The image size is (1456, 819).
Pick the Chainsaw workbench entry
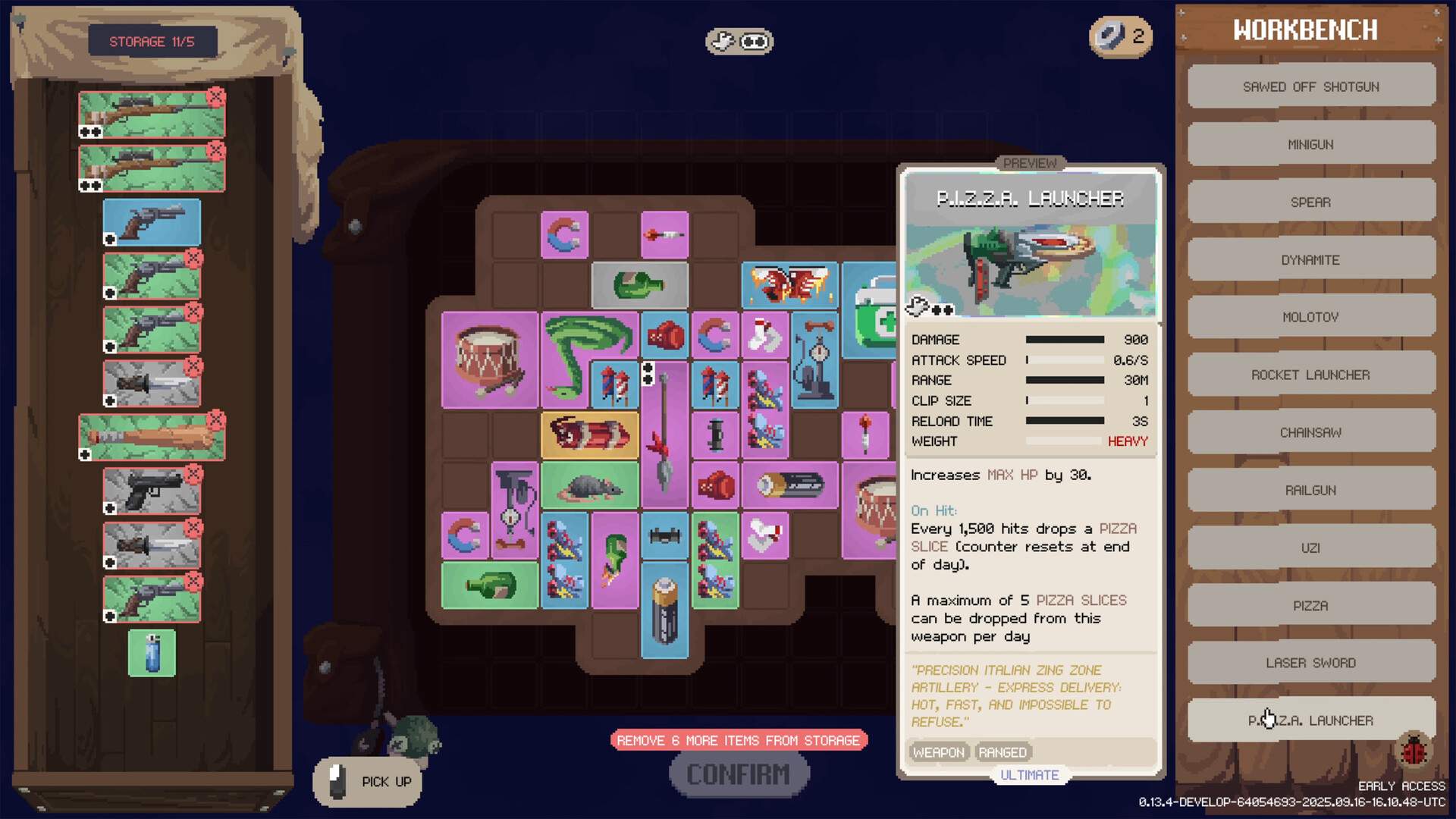(1310, 432)
